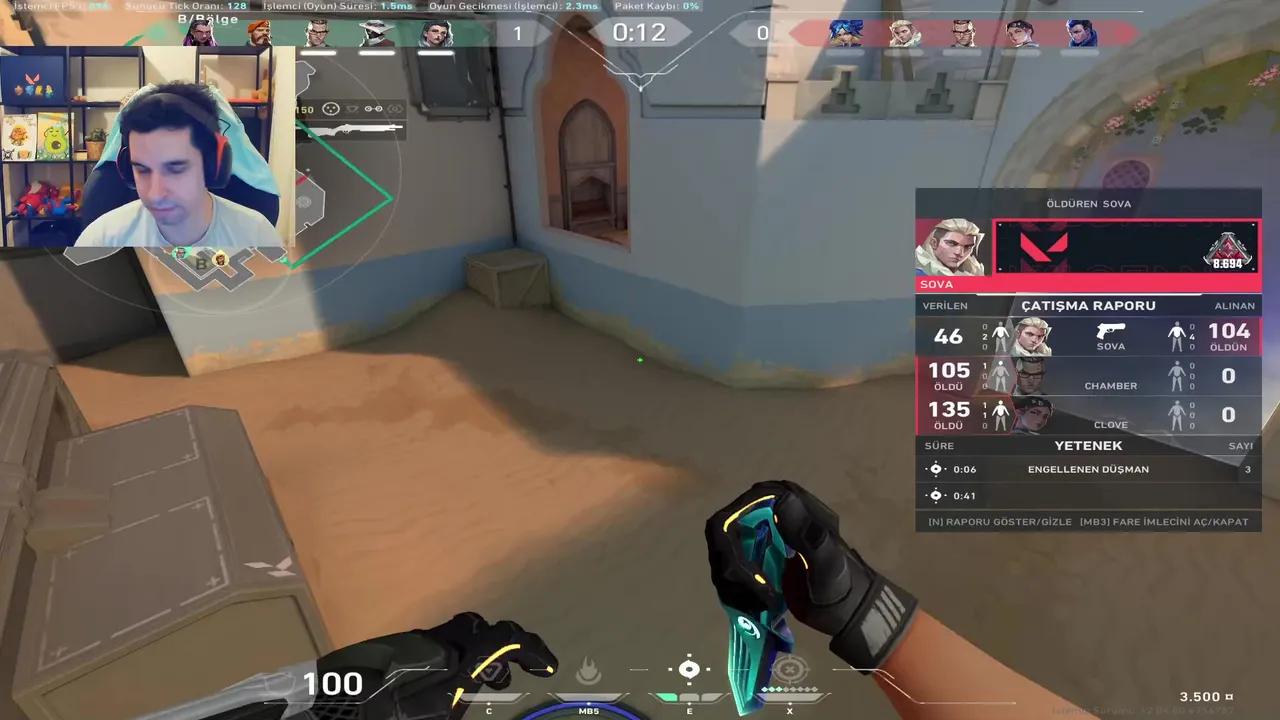Viewport: 1280px width, 720px height.
Task: Toggle mouse cursor via FARE İMLECİNİ AÇ/KAPAT
Action: tap(1163, 521)
